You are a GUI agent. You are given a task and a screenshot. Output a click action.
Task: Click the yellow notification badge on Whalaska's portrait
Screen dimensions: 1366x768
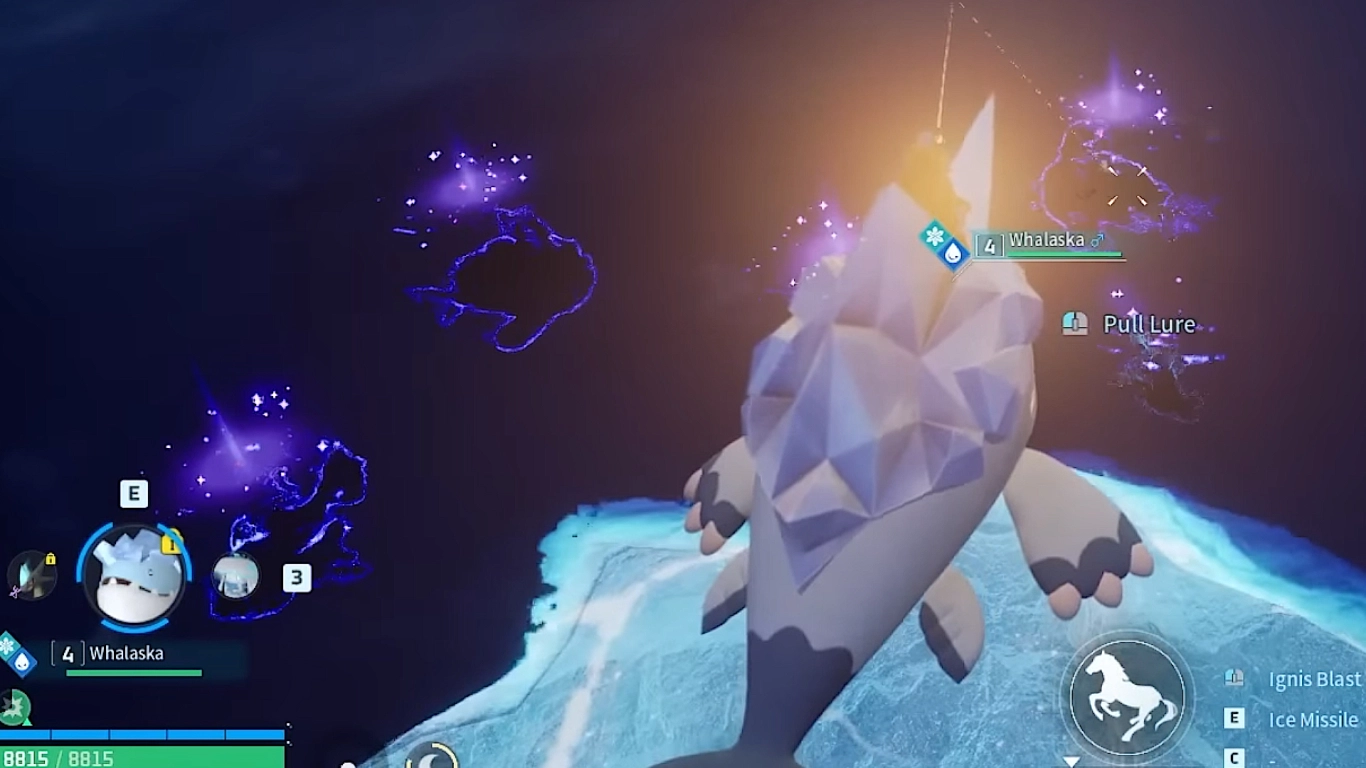point(170,542)
